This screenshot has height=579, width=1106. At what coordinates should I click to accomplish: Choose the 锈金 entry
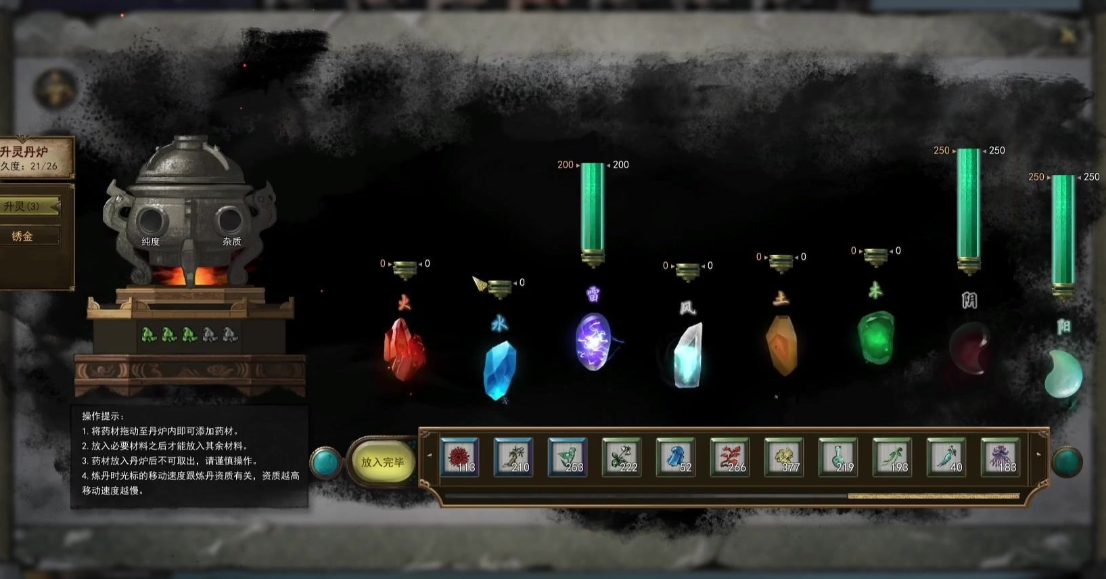pos(28,236)
